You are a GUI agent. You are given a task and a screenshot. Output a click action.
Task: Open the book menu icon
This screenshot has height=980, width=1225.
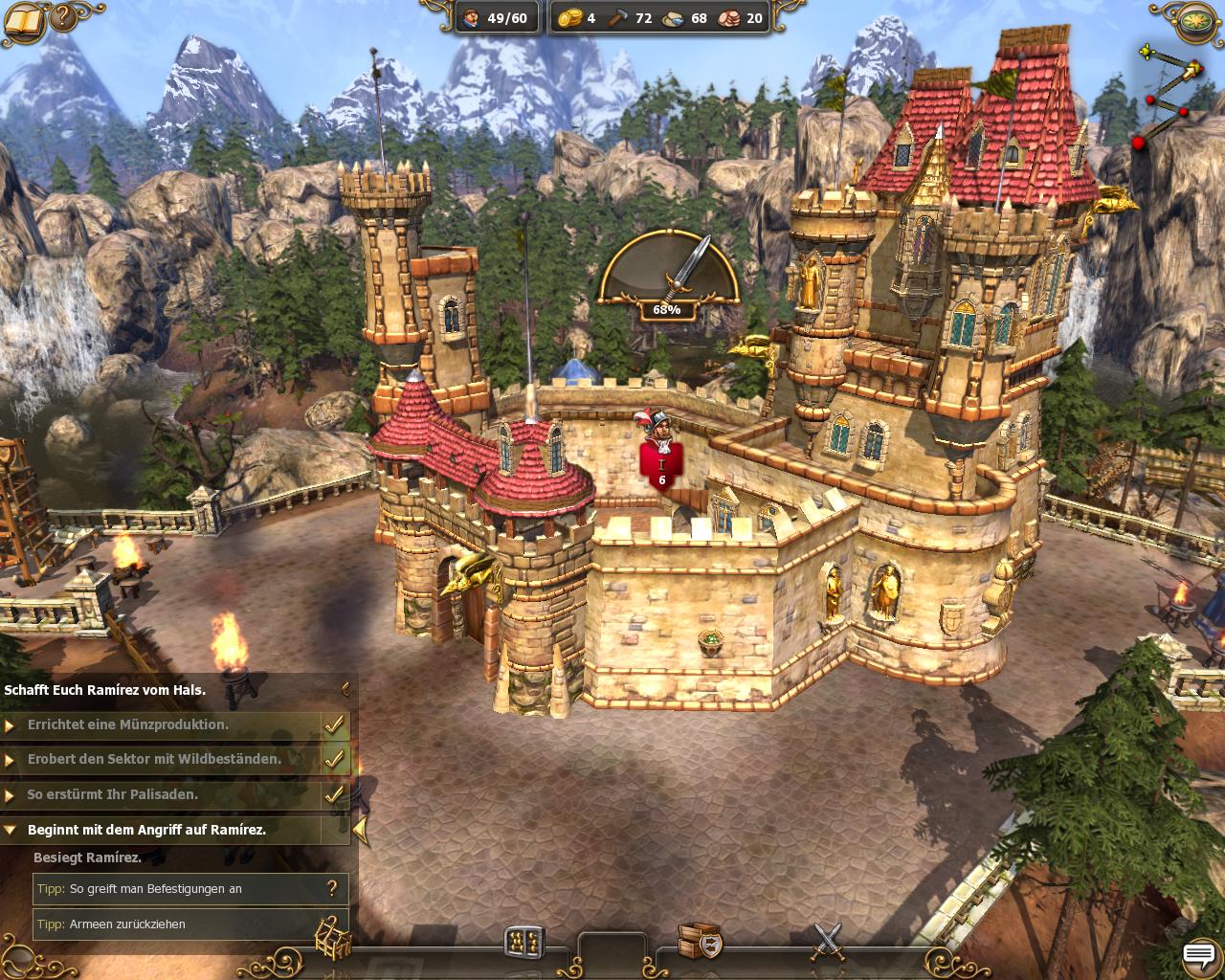click(x=23, y=21)
